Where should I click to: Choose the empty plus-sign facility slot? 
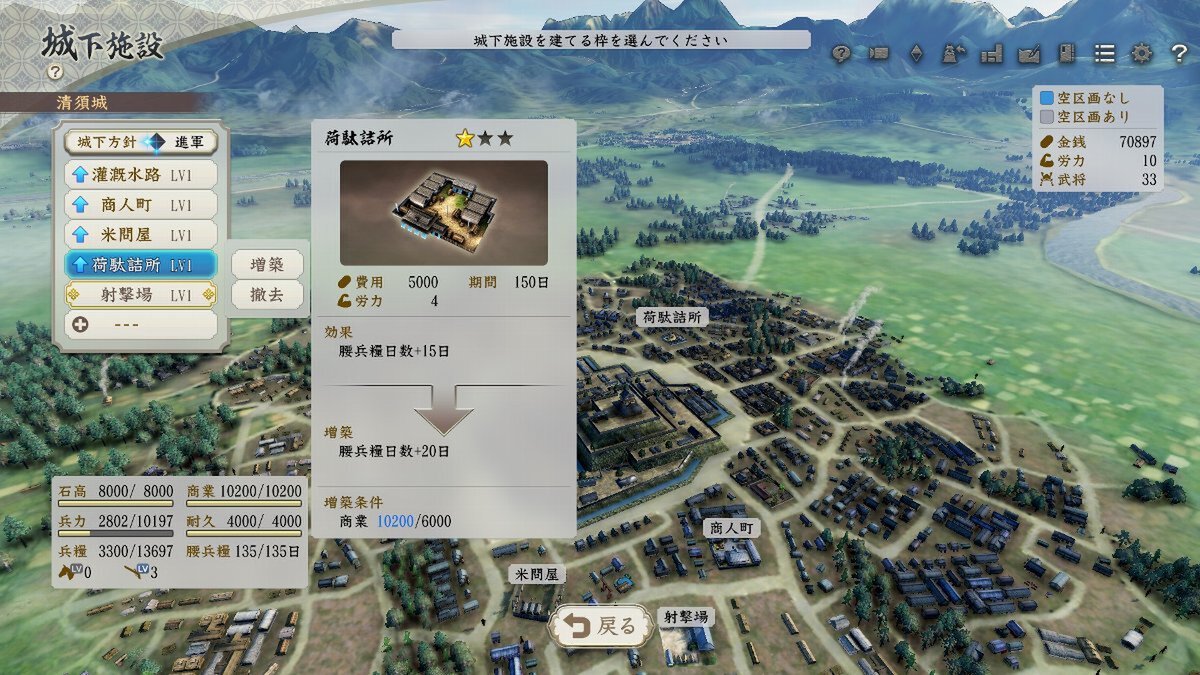point(141,325)
